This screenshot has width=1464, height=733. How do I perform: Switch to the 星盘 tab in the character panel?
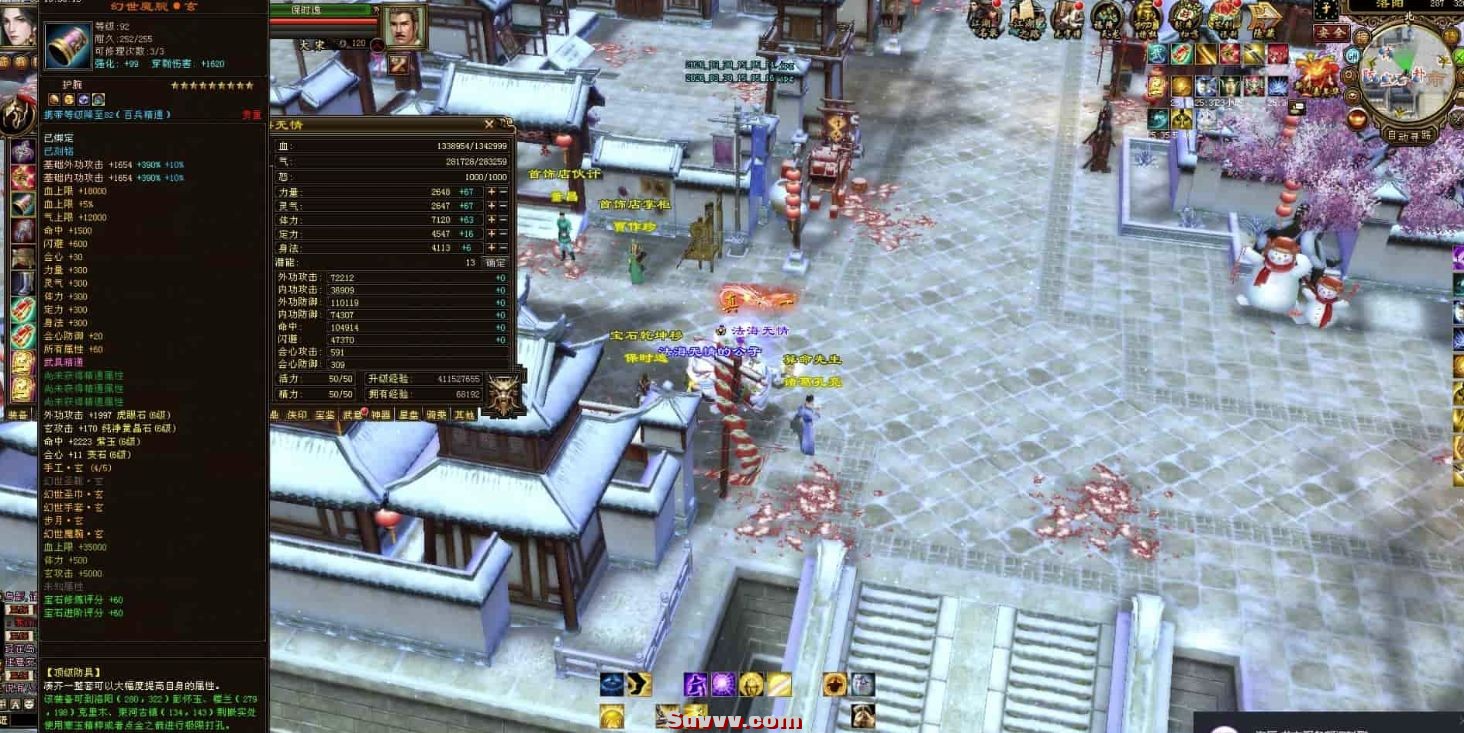pos(408,412)
